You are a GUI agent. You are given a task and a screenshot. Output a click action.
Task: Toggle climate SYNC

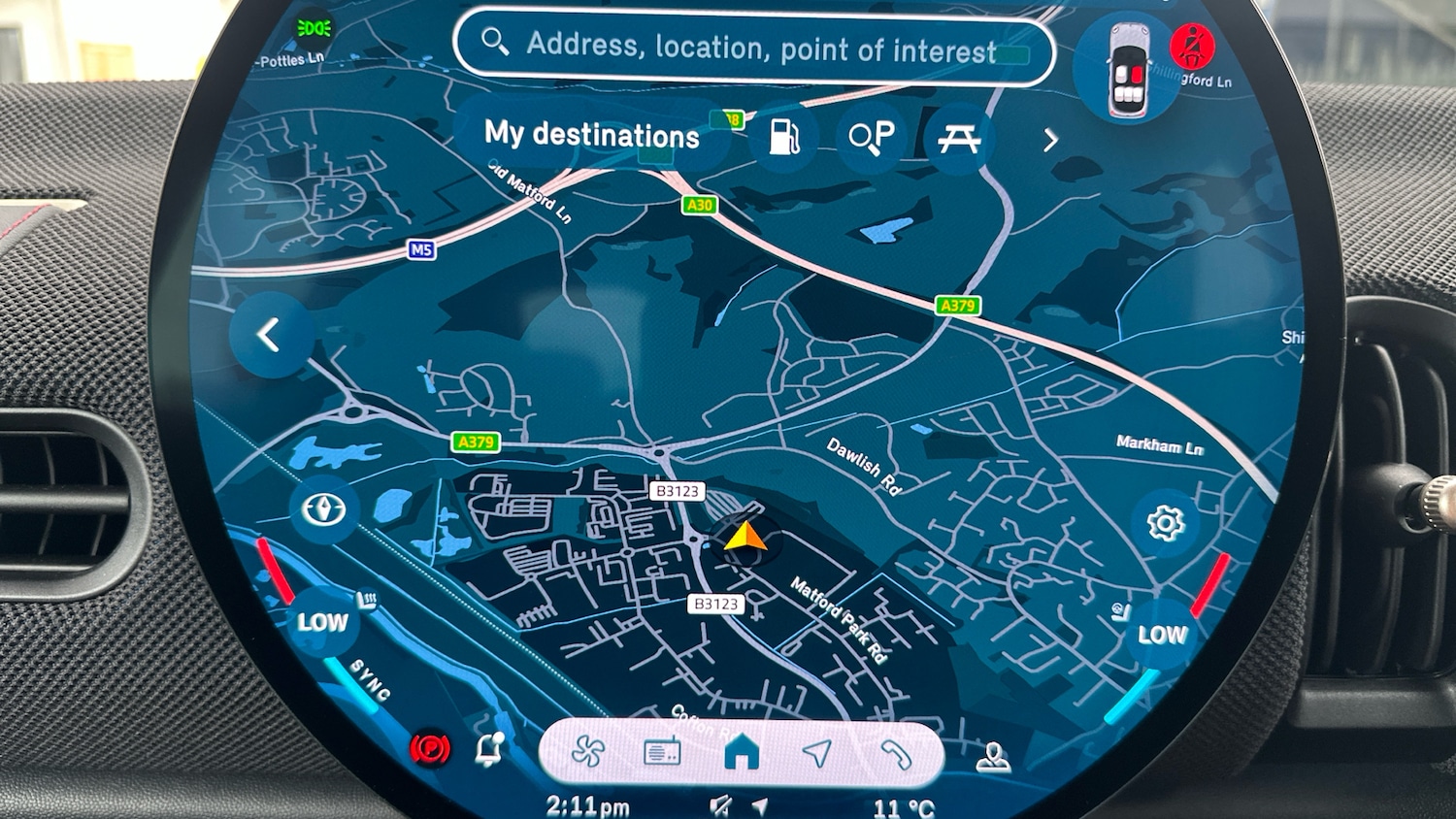(x=370, y=679)
